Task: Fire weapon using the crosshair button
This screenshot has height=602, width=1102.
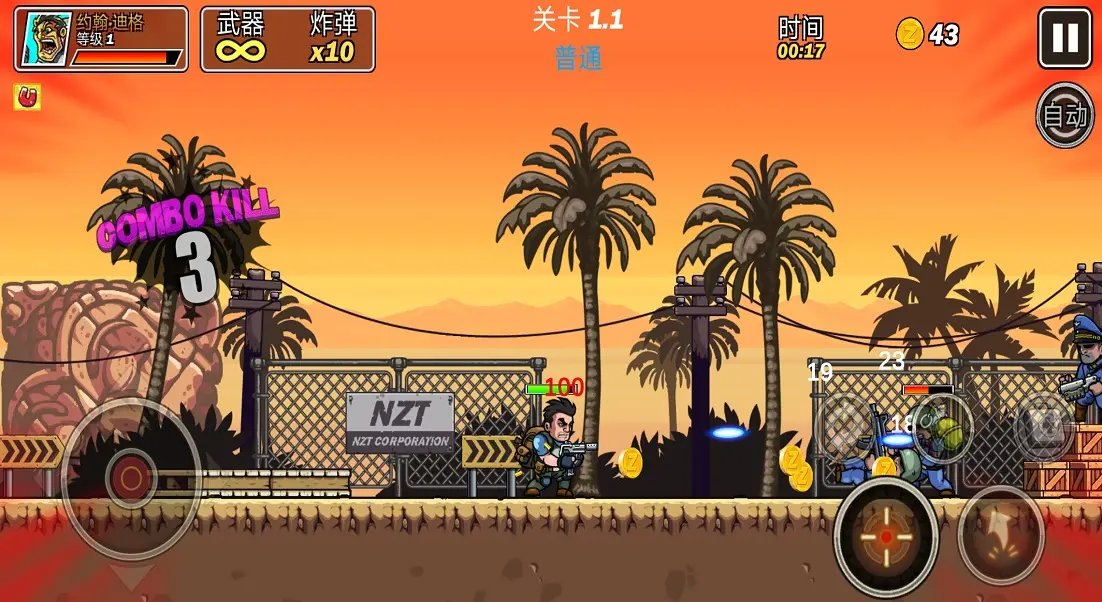Action: pos(886,536)
